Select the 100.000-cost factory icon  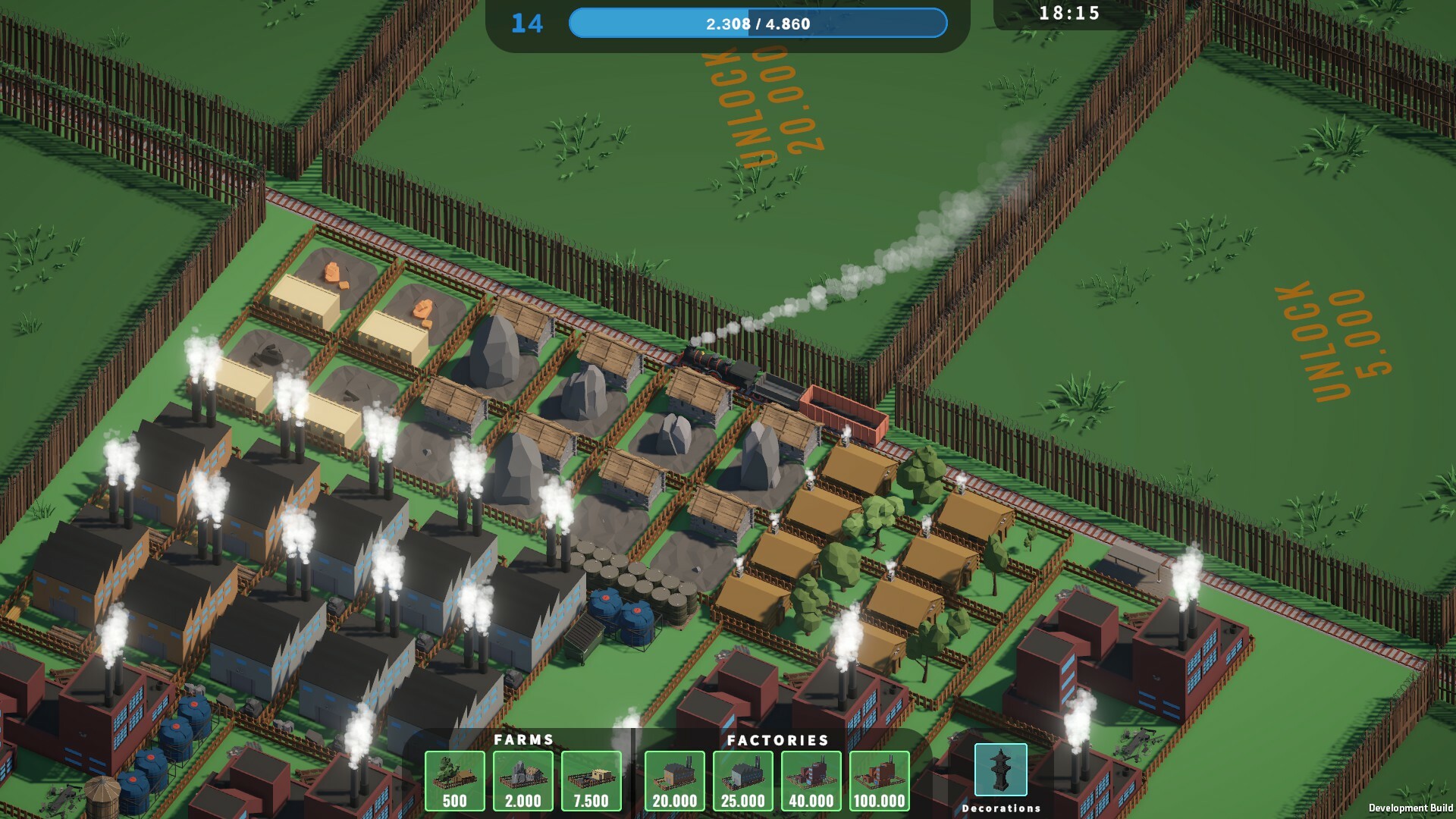click(880, 780)
